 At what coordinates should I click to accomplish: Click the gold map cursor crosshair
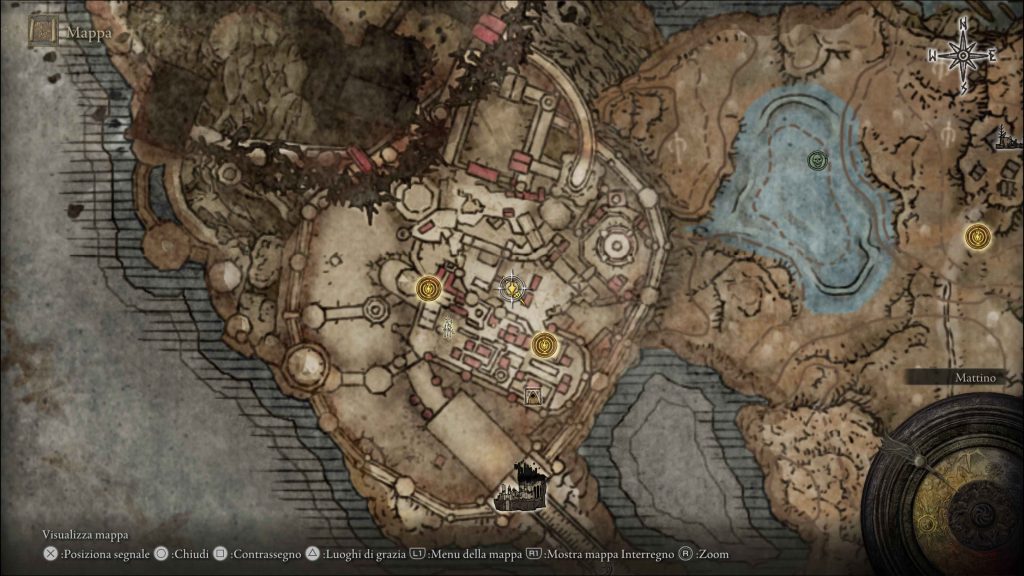[512, 289]
